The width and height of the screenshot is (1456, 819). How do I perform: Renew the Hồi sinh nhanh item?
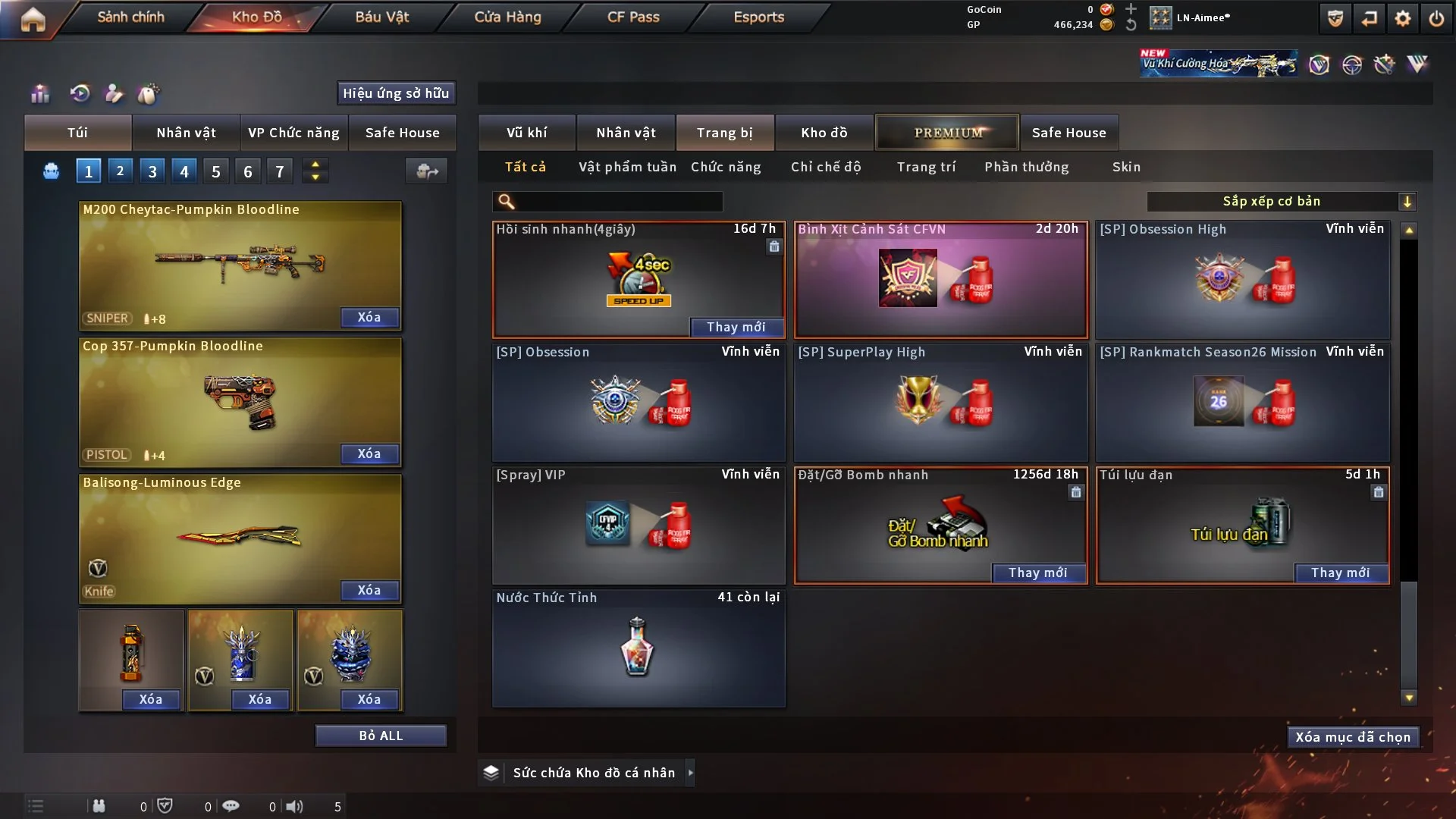[x=736, y=327]
